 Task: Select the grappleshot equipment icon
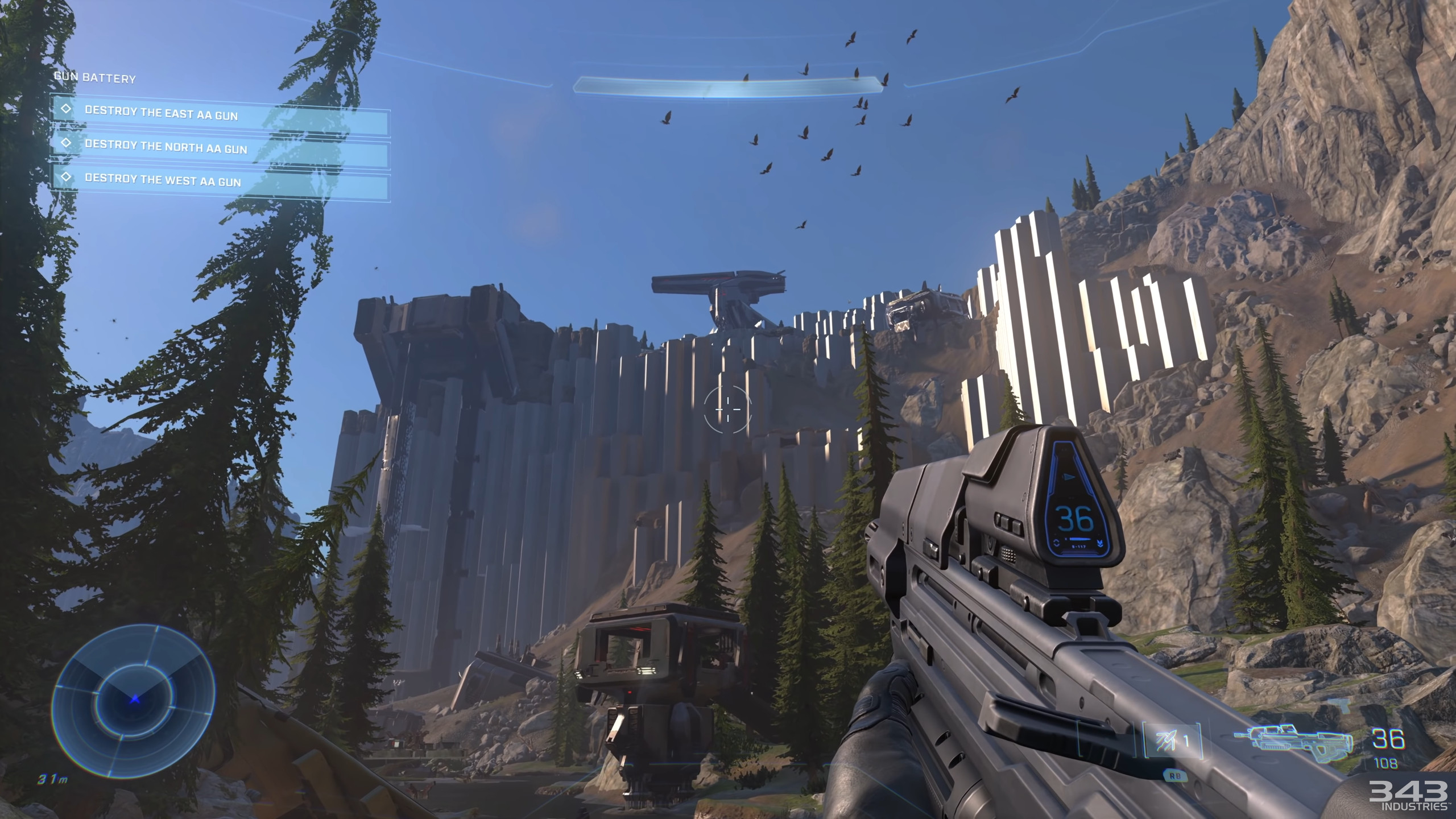(1173, 741)
